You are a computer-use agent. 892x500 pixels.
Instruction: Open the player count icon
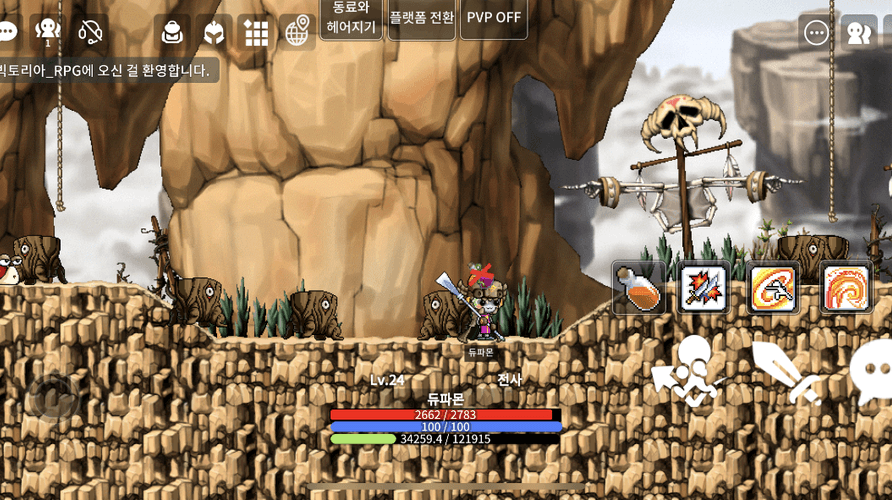pos(46,31)
